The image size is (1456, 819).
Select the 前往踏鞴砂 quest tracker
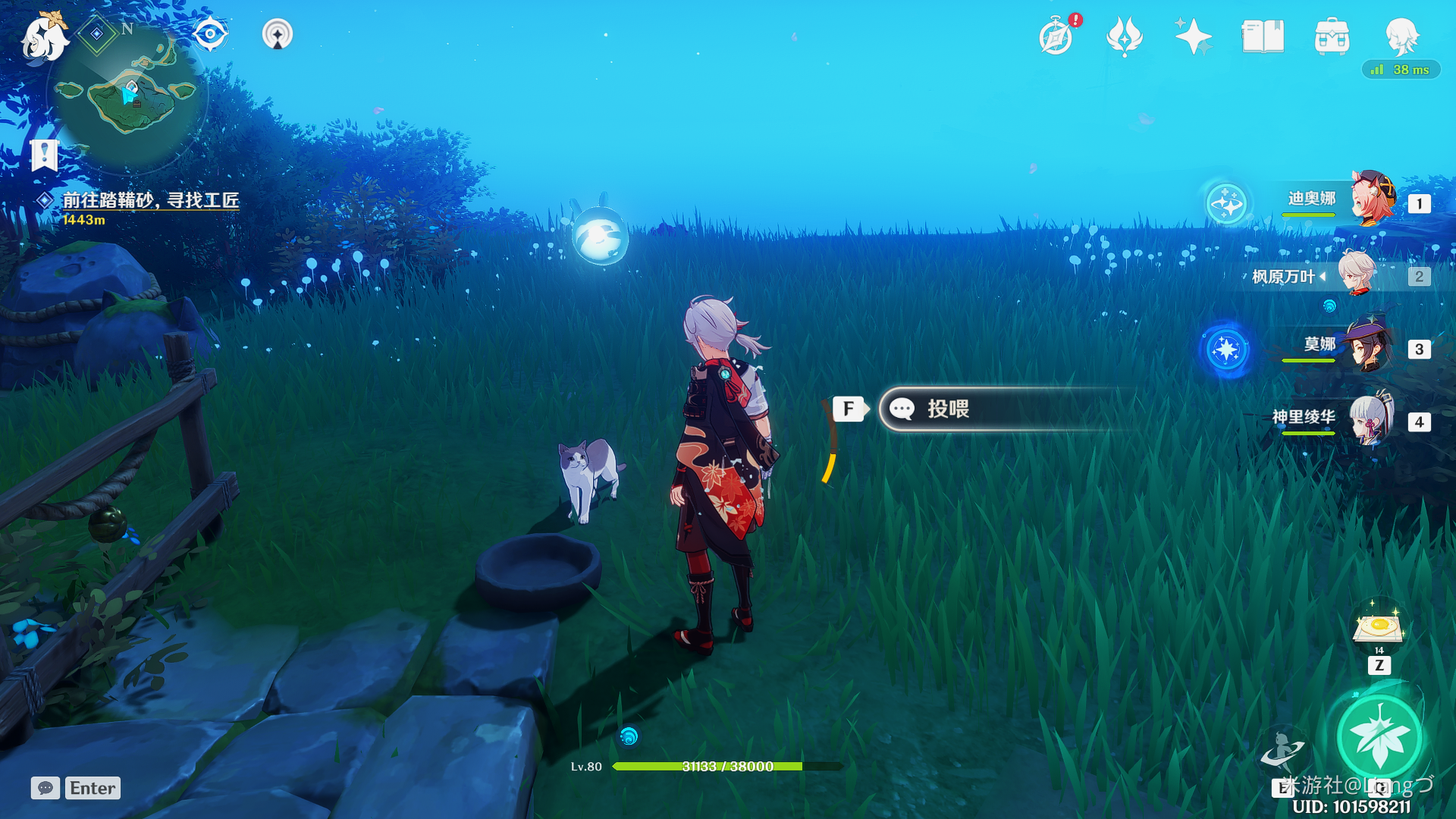pyautogui.click(x=150, y=200)
